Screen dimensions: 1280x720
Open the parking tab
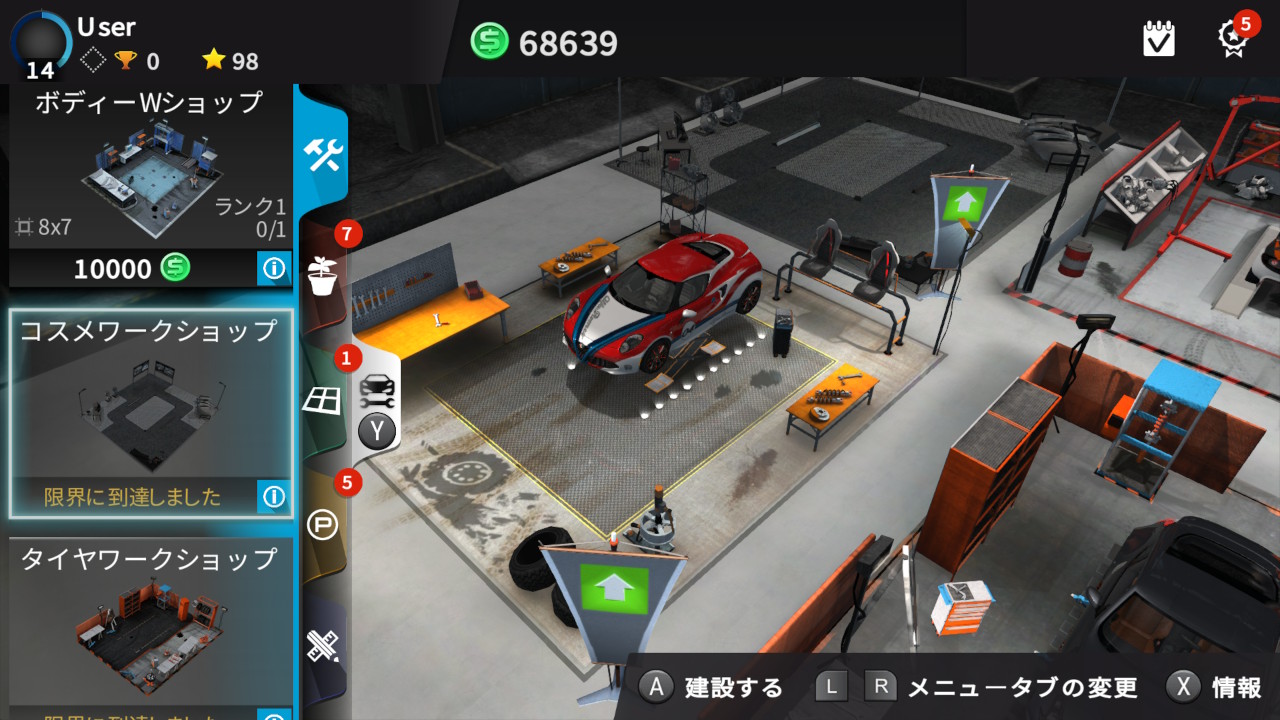[322, 525]
